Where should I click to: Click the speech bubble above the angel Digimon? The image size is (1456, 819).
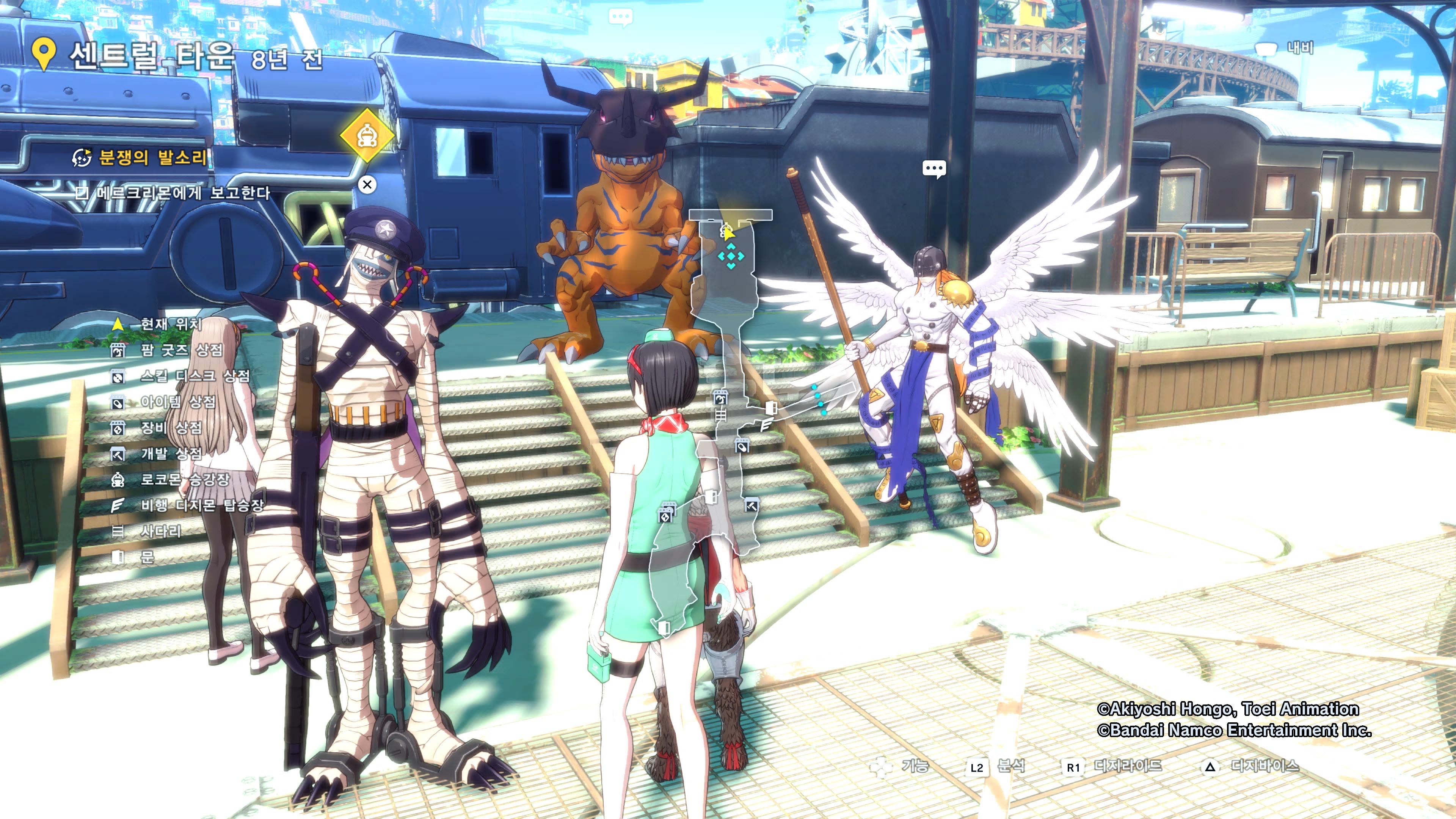(x=934, y=168)
